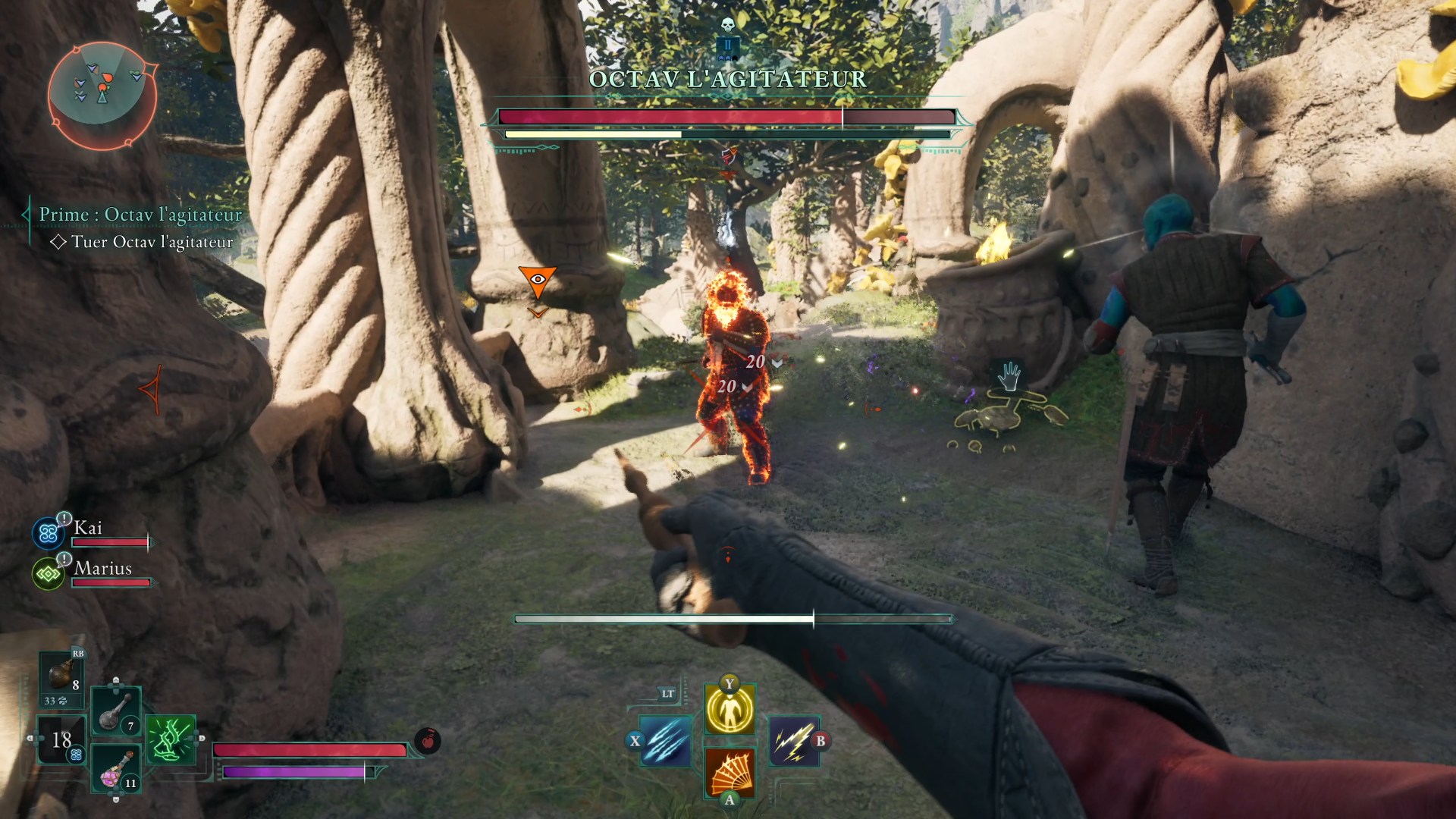Activate the yellow glowing figure ability
The width and height of the screenshot is (1456, 819).
click(730, 710)
